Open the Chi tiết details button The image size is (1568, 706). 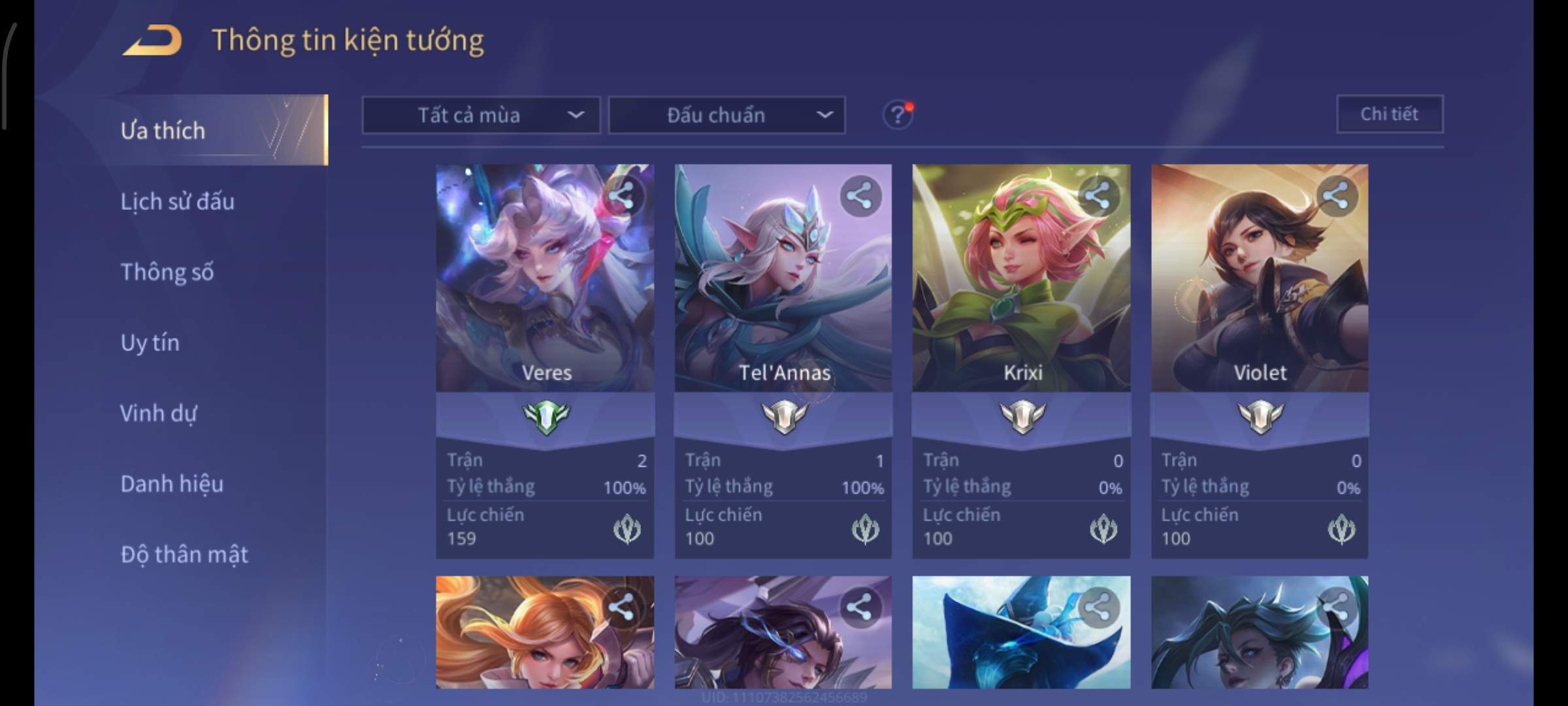pos(1390,114)
